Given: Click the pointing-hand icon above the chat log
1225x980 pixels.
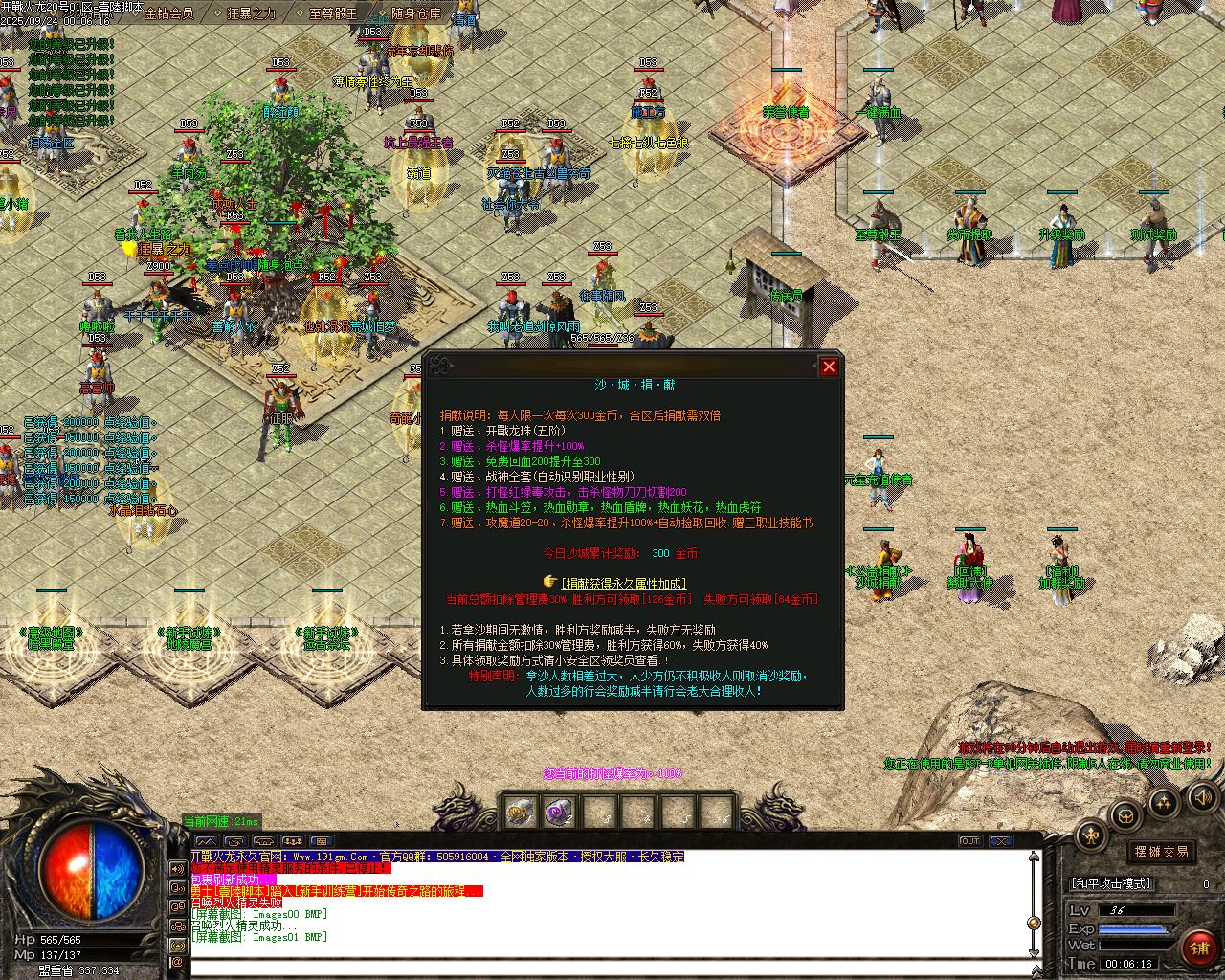Looking at the screenshot, I should 263,841.
